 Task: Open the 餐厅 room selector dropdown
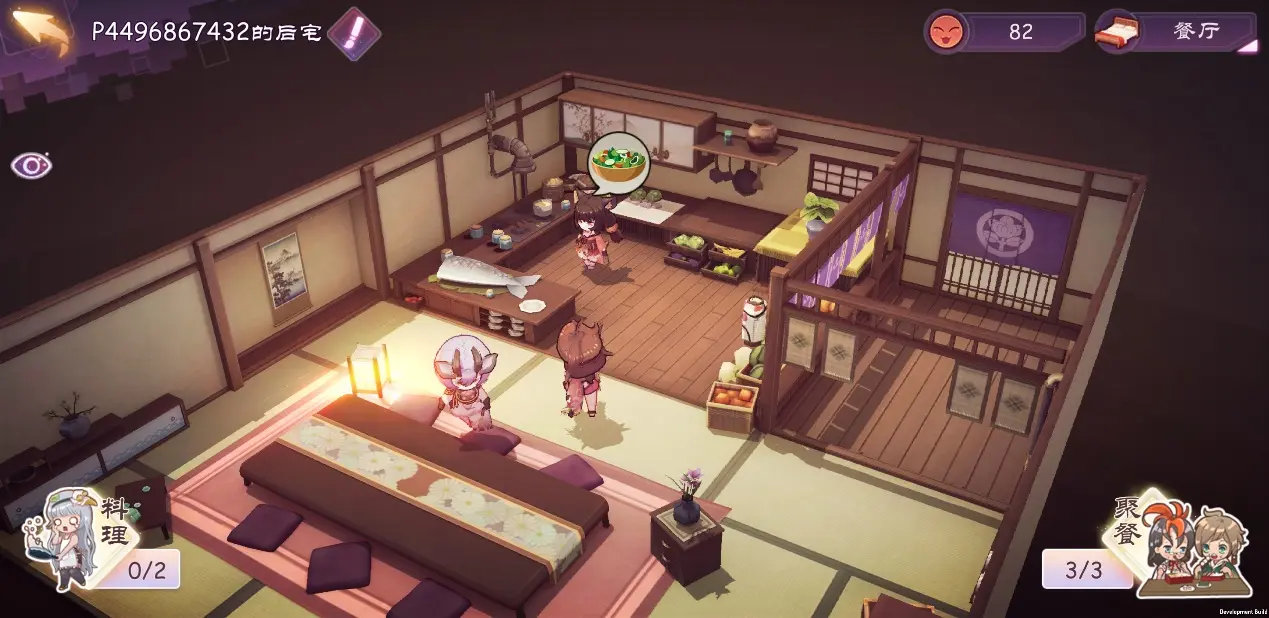1176,32
